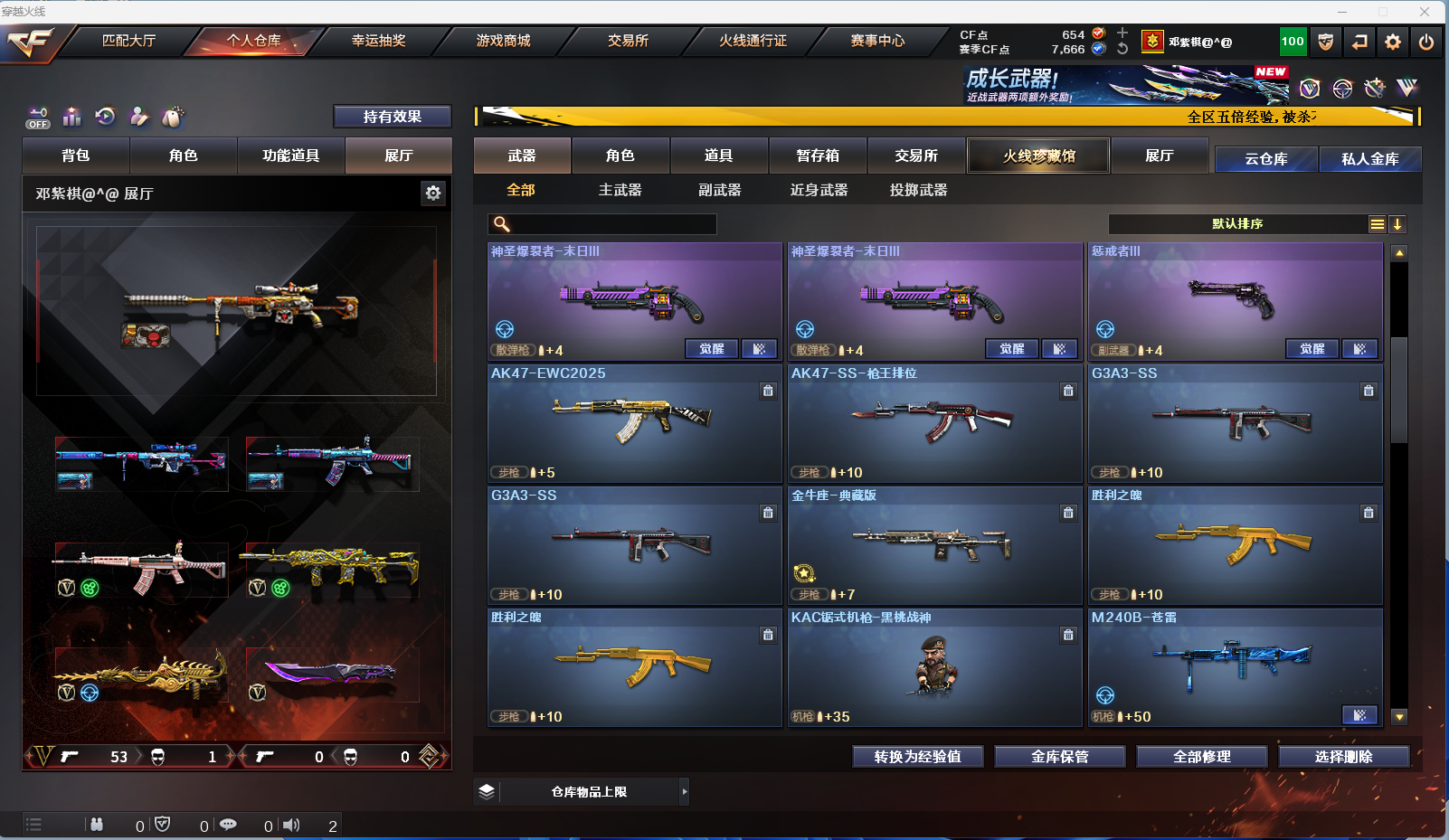Screen dimensions: 1449x840
Task: Open the 赛事中心 menu
Action: (876, 41)
